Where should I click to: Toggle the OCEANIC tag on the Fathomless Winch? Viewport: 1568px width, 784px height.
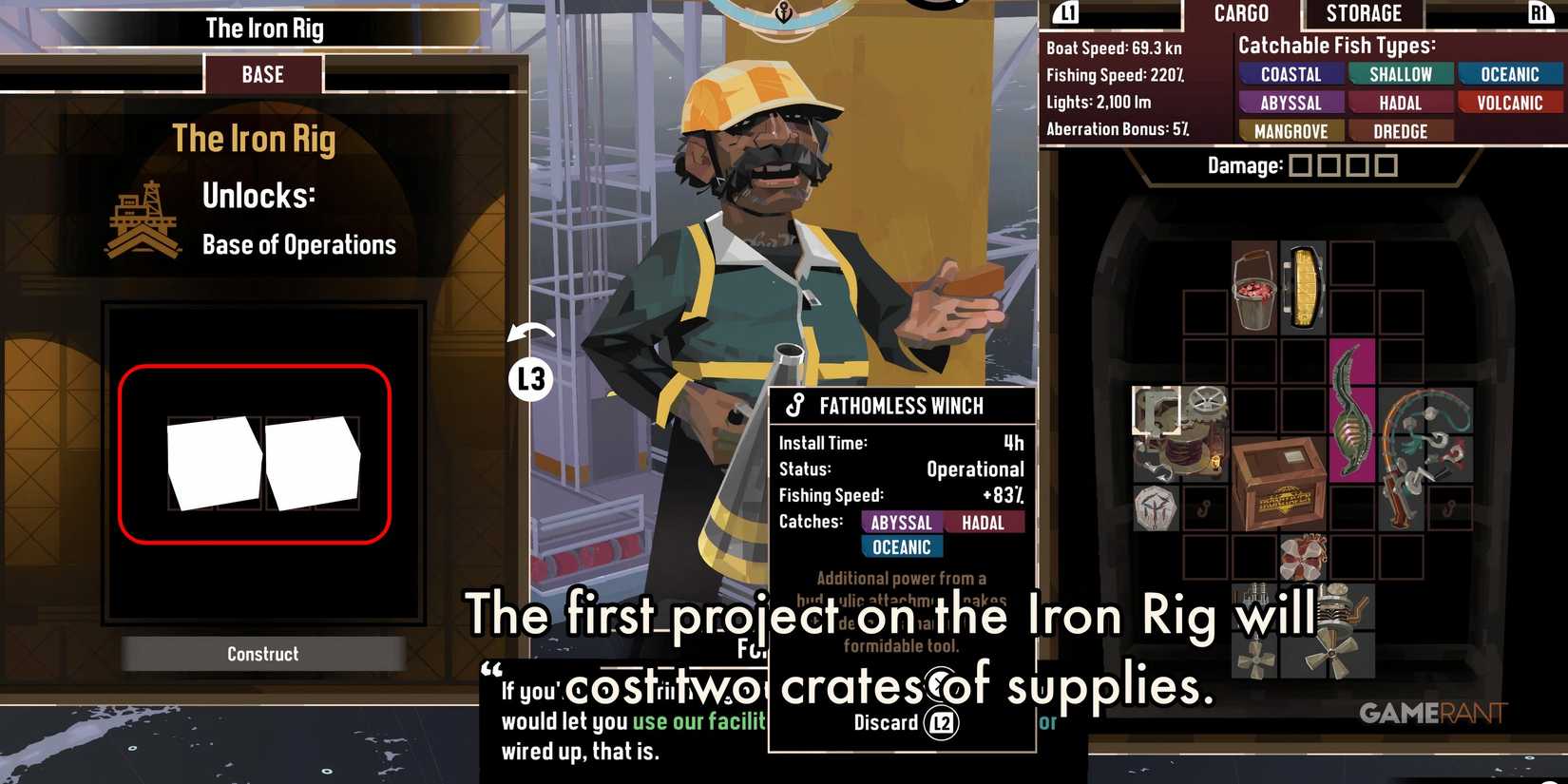901,546
